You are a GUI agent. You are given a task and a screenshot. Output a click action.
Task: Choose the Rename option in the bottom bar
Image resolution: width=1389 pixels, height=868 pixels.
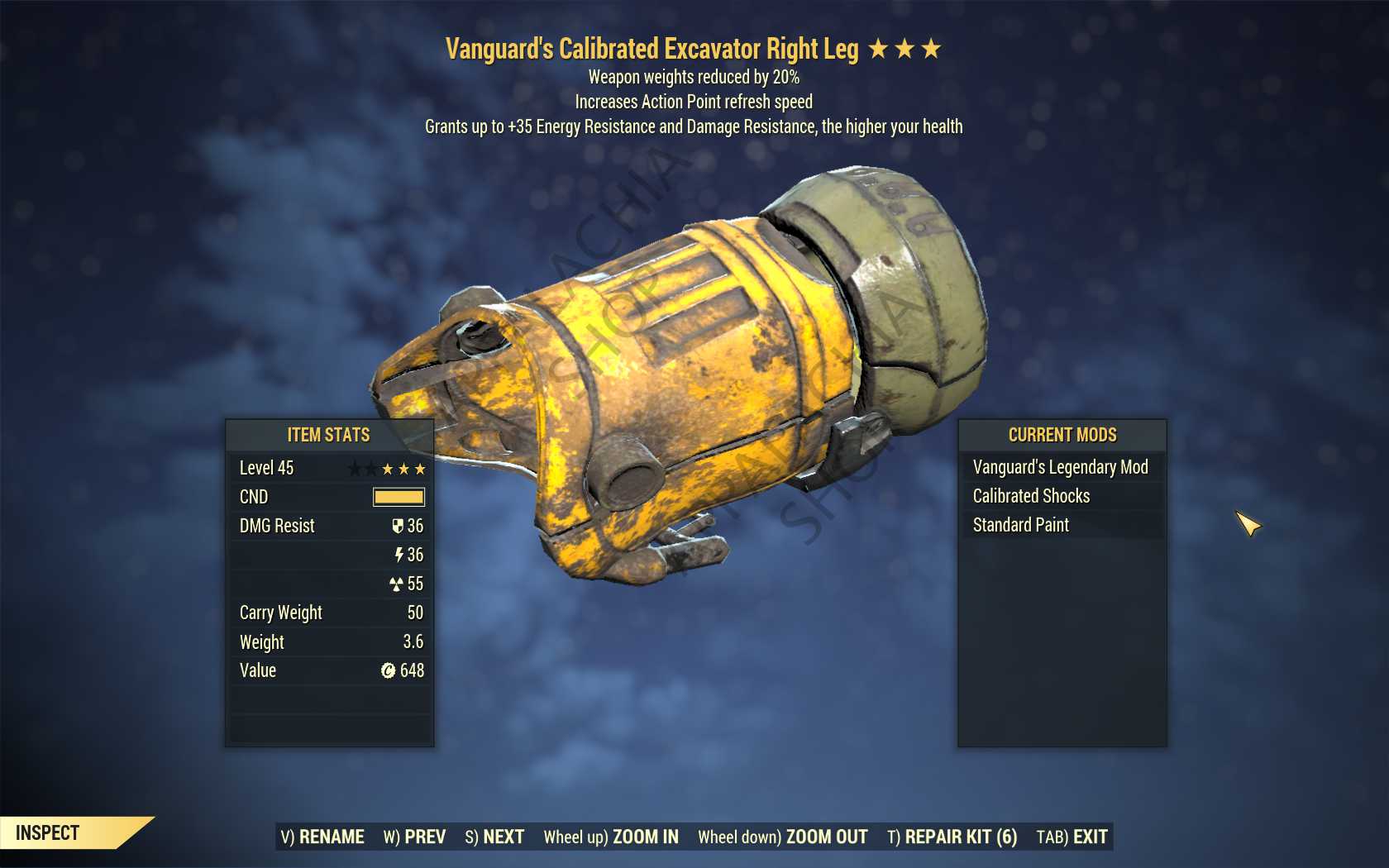coord(322,837)
